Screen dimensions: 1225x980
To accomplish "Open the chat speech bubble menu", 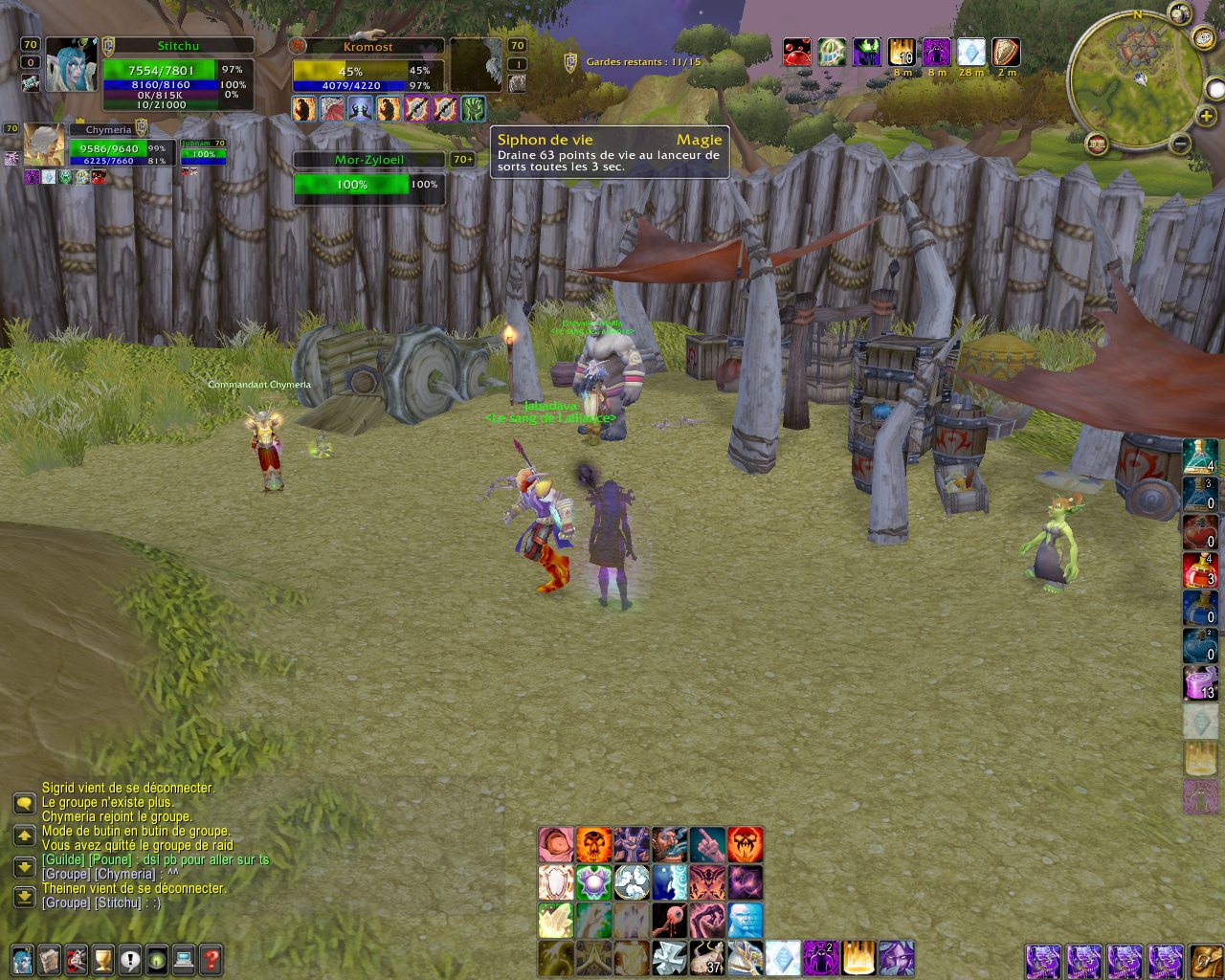I will (24, 803).
